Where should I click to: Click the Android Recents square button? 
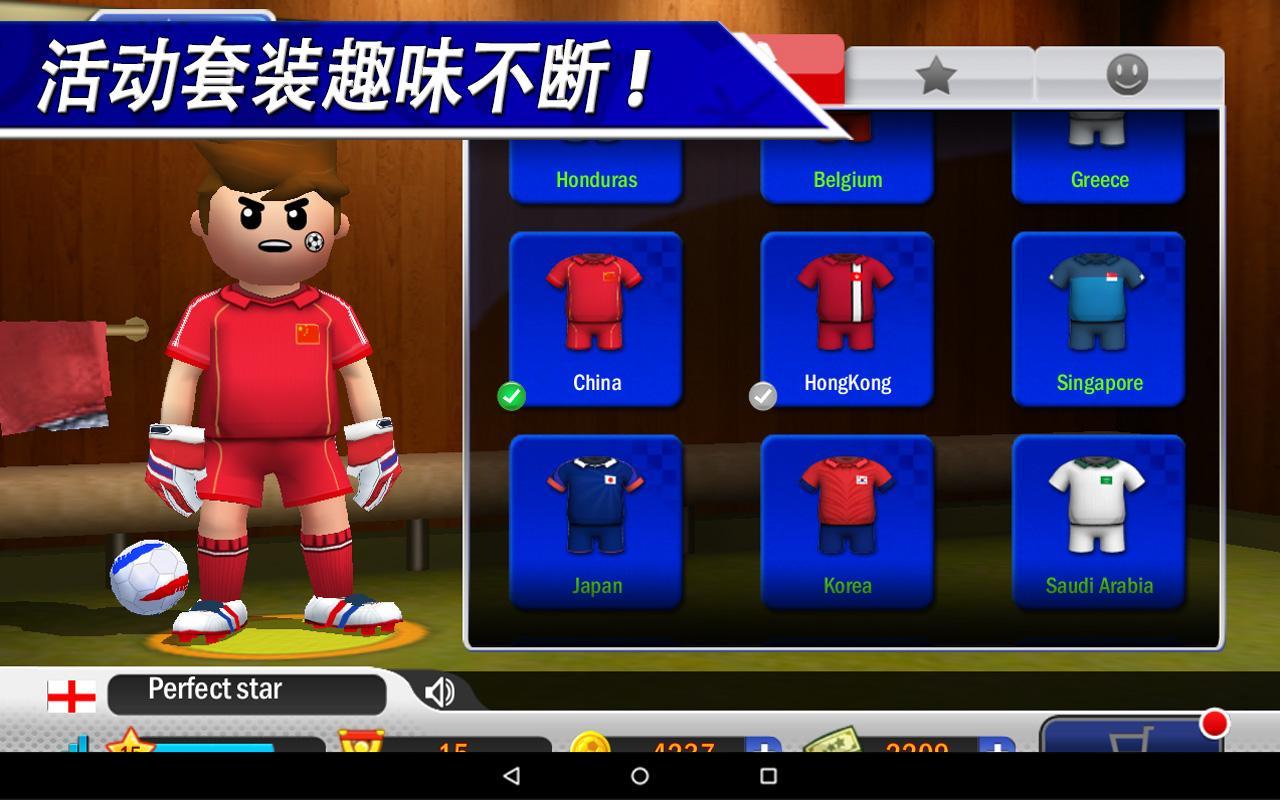[x=766, y=776]
